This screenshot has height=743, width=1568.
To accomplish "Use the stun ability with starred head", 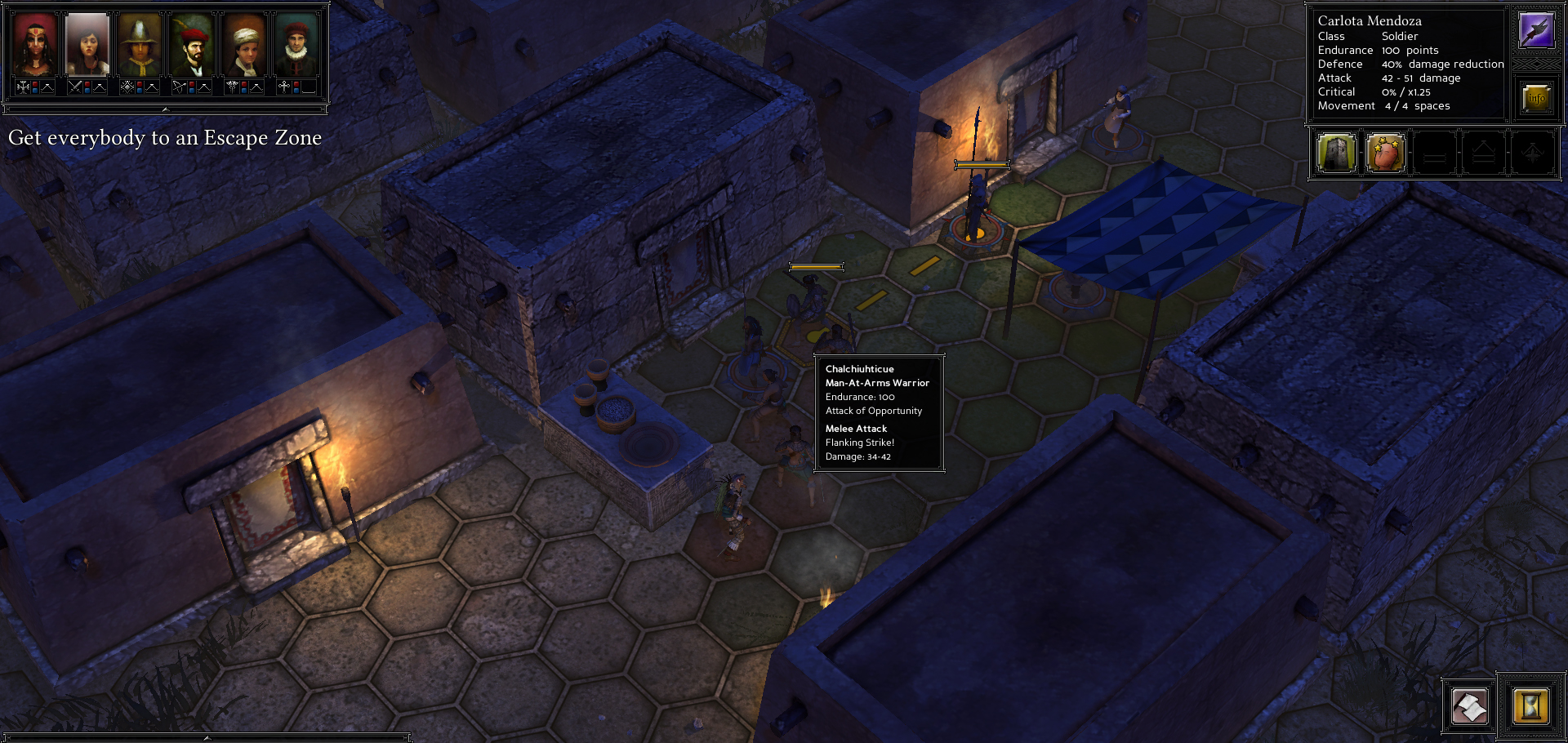I will tap(1386, 153).
